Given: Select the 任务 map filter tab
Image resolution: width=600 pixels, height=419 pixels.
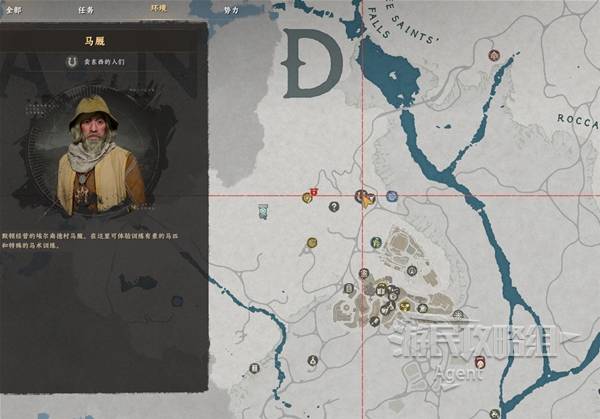Looking at the screenshot, I should pyautogui.click(x=86, y=7).
